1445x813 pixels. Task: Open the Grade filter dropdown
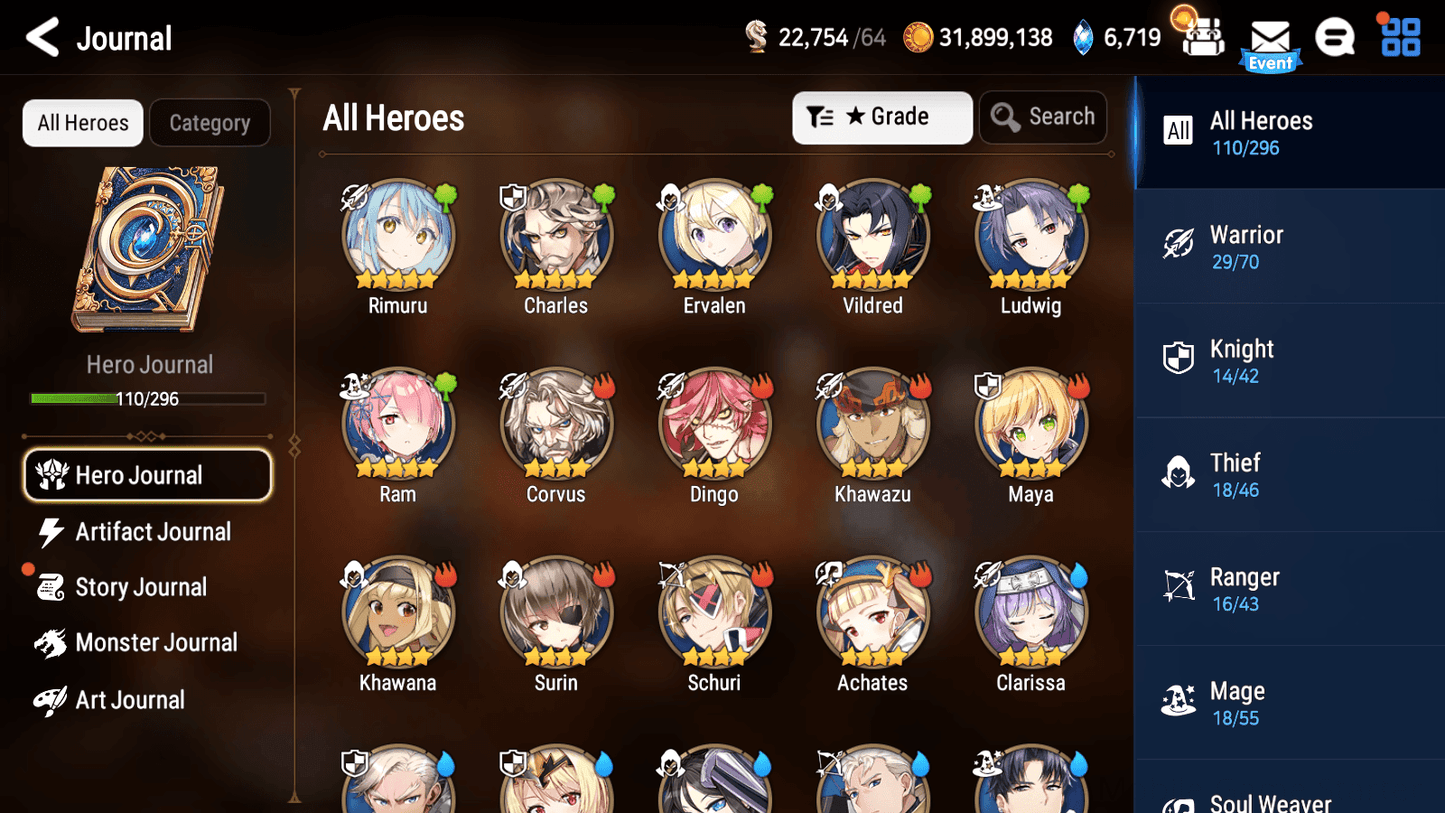[x=882, y=117]
